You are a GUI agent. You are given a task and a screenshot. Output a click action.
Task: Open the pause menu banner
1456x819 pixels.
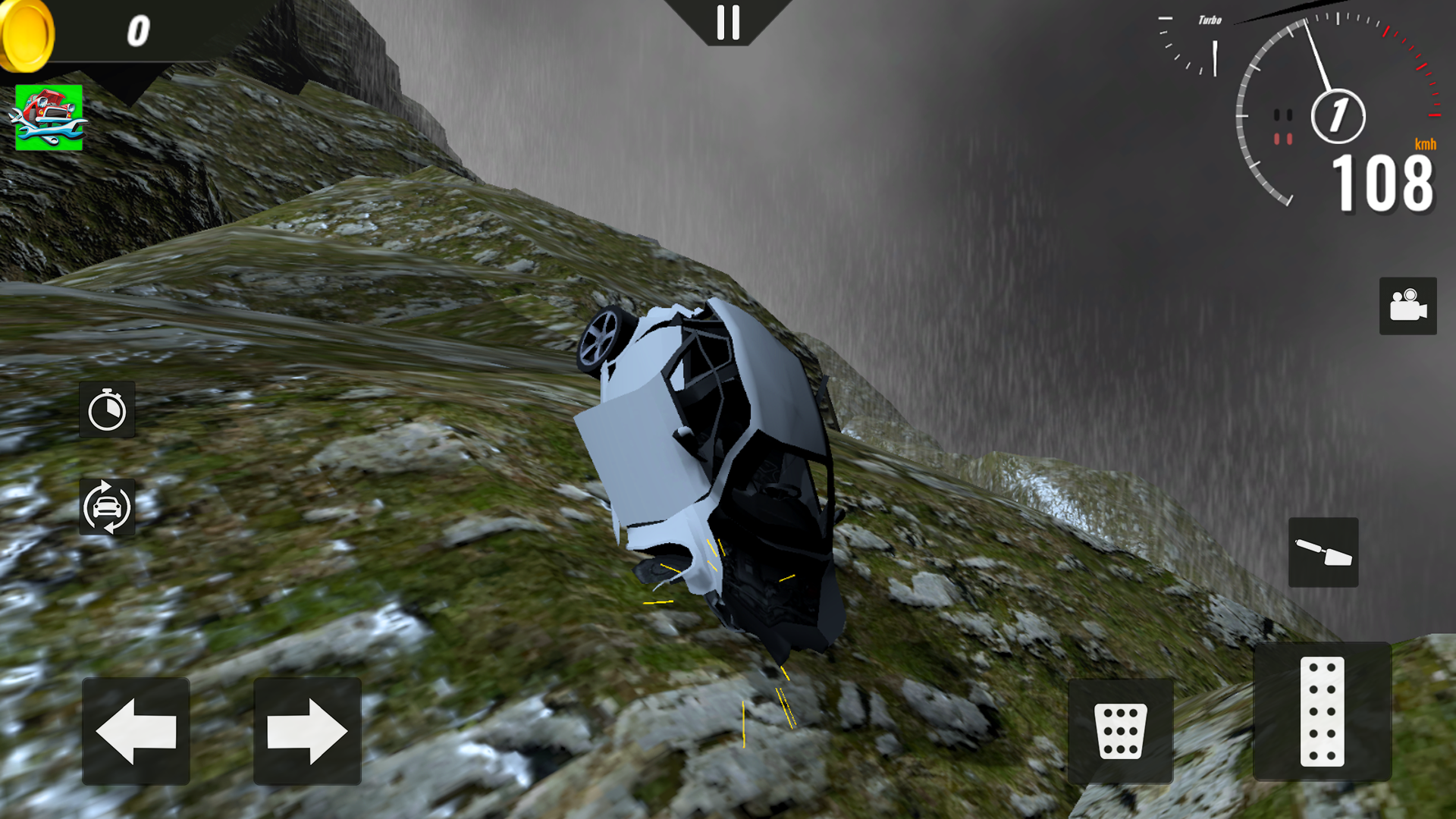pos(728,23)
